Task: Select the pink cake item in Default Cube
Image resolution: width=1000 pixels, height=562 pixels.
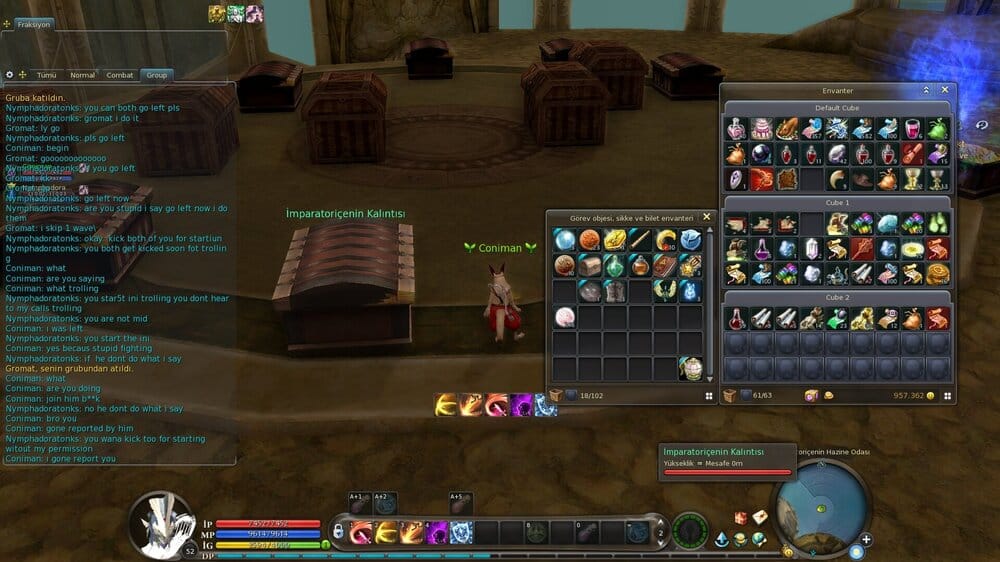Action: [x=762, y=128]
